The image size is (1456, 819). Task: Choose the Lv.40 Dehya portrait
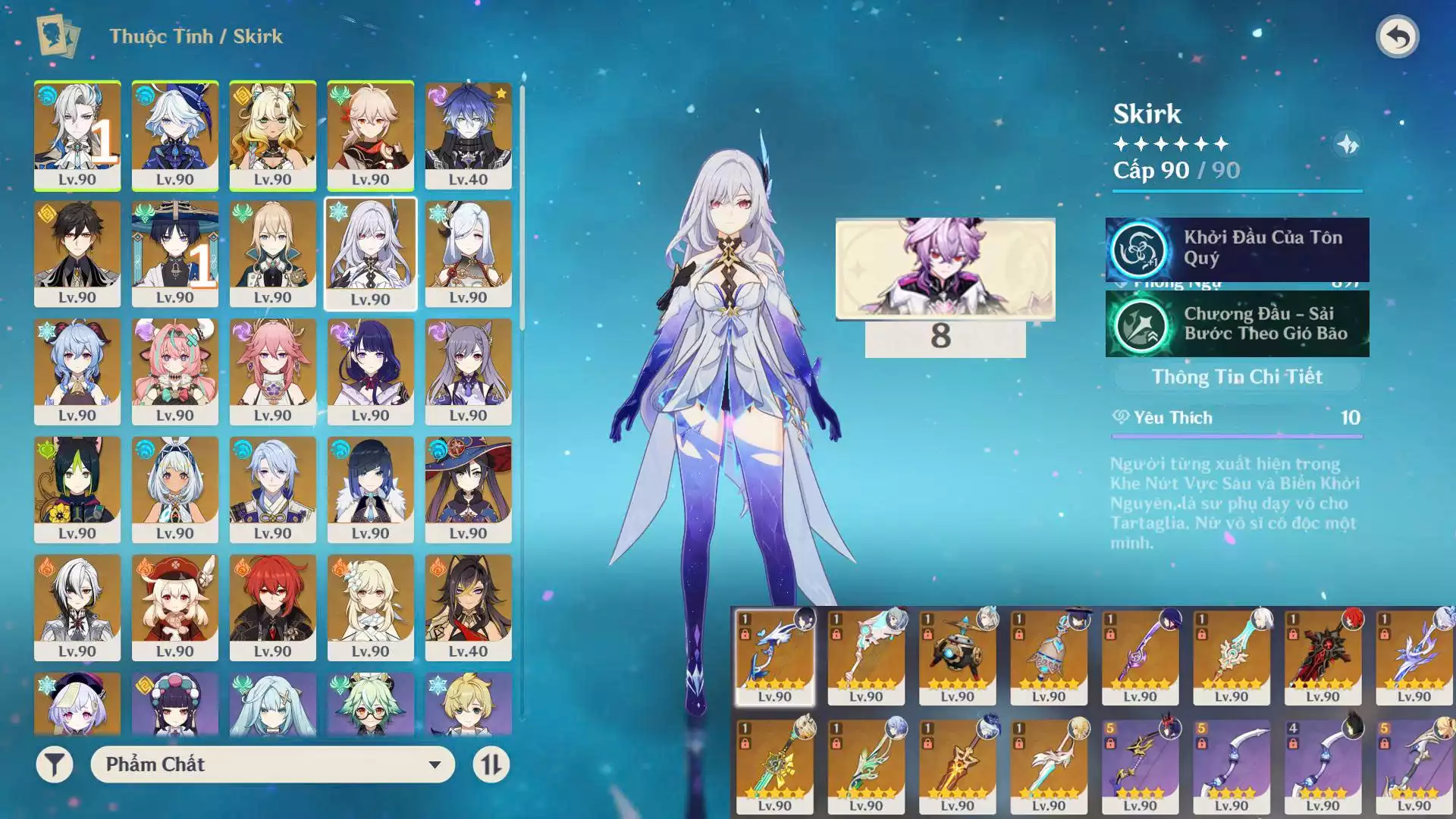point(468,607)
